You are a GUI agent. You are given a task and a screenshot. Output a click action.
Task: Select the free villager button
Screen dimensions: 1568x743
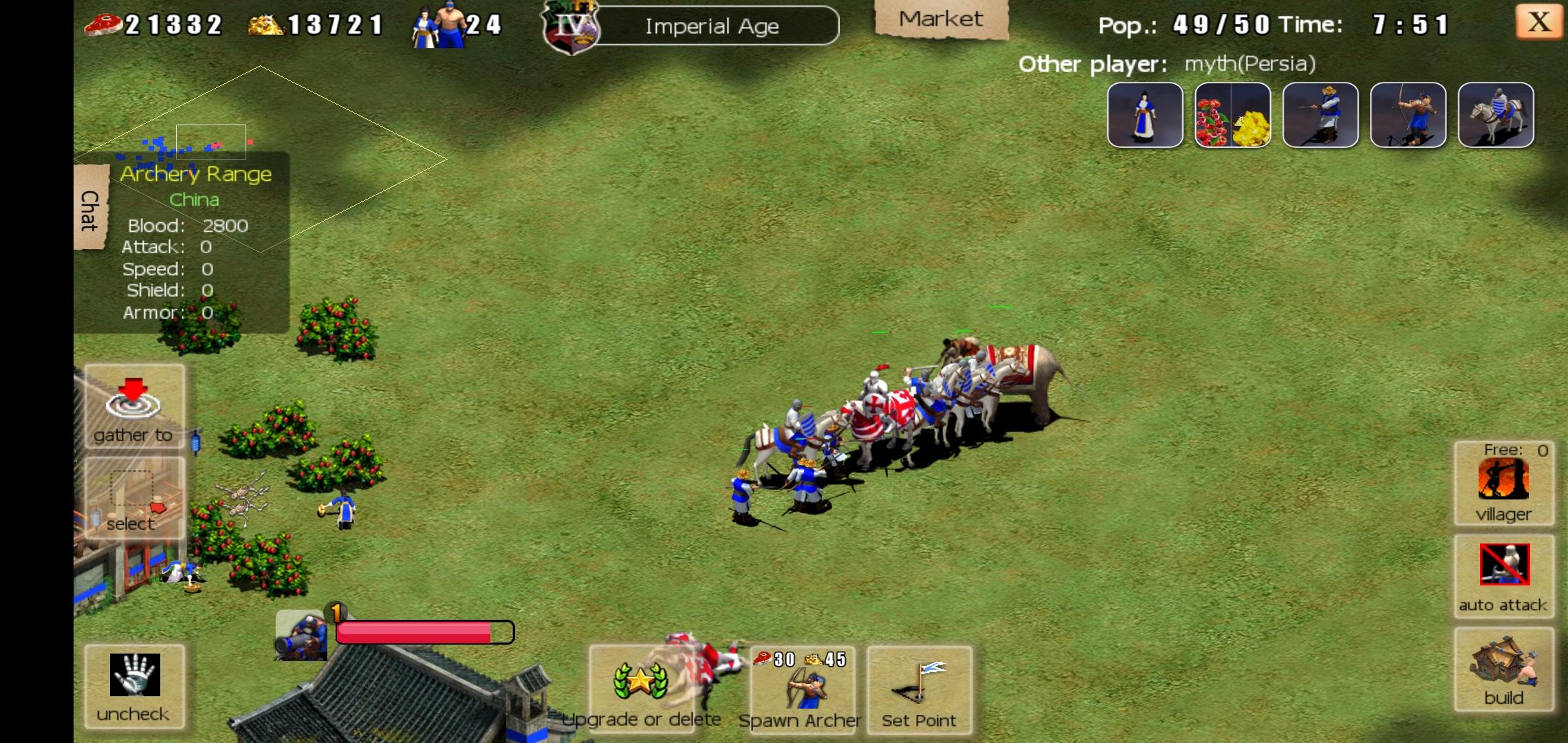coord(1503,484)
